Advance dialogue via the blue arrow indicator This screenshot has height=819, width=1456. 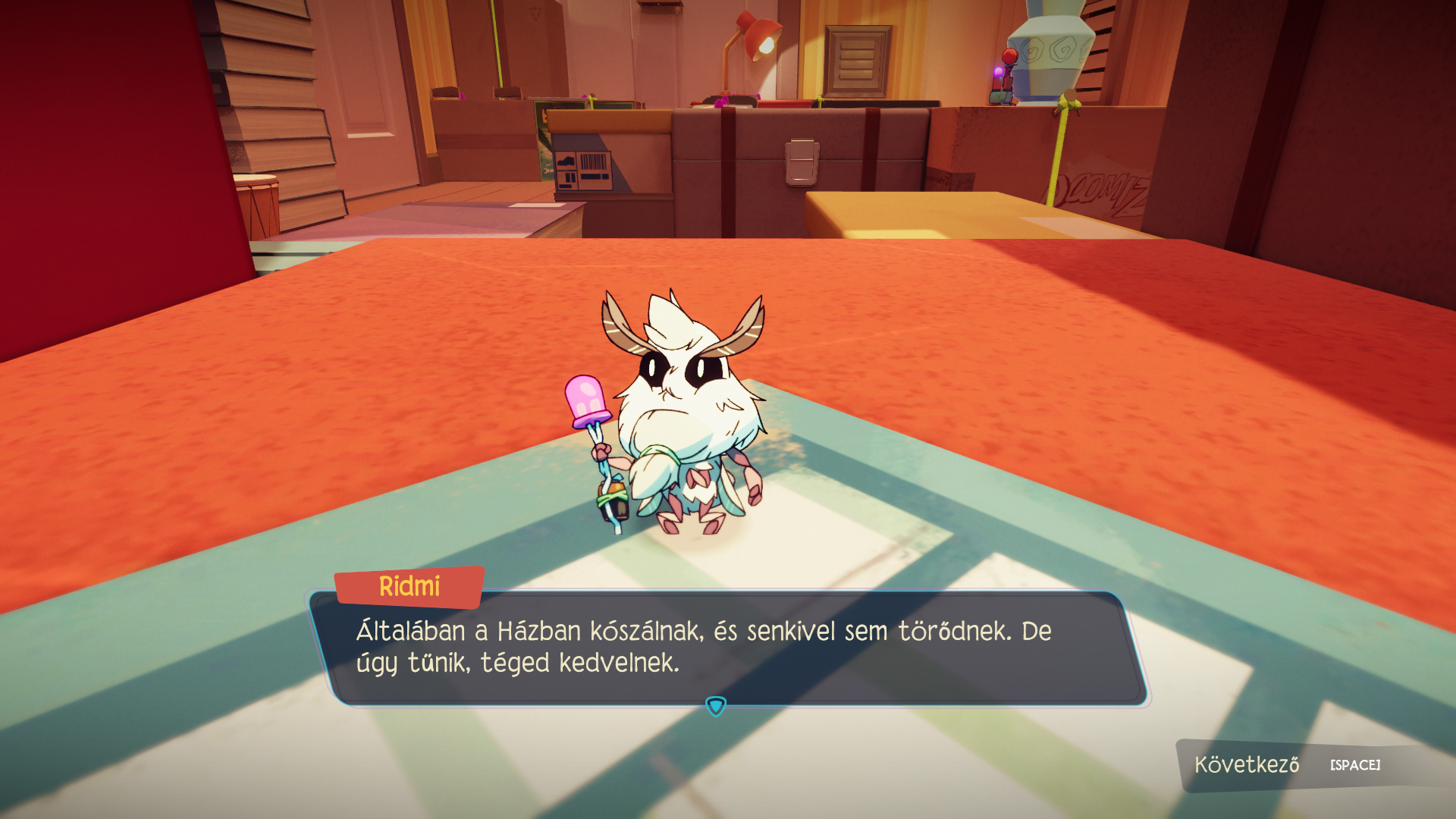click(716, 707)
